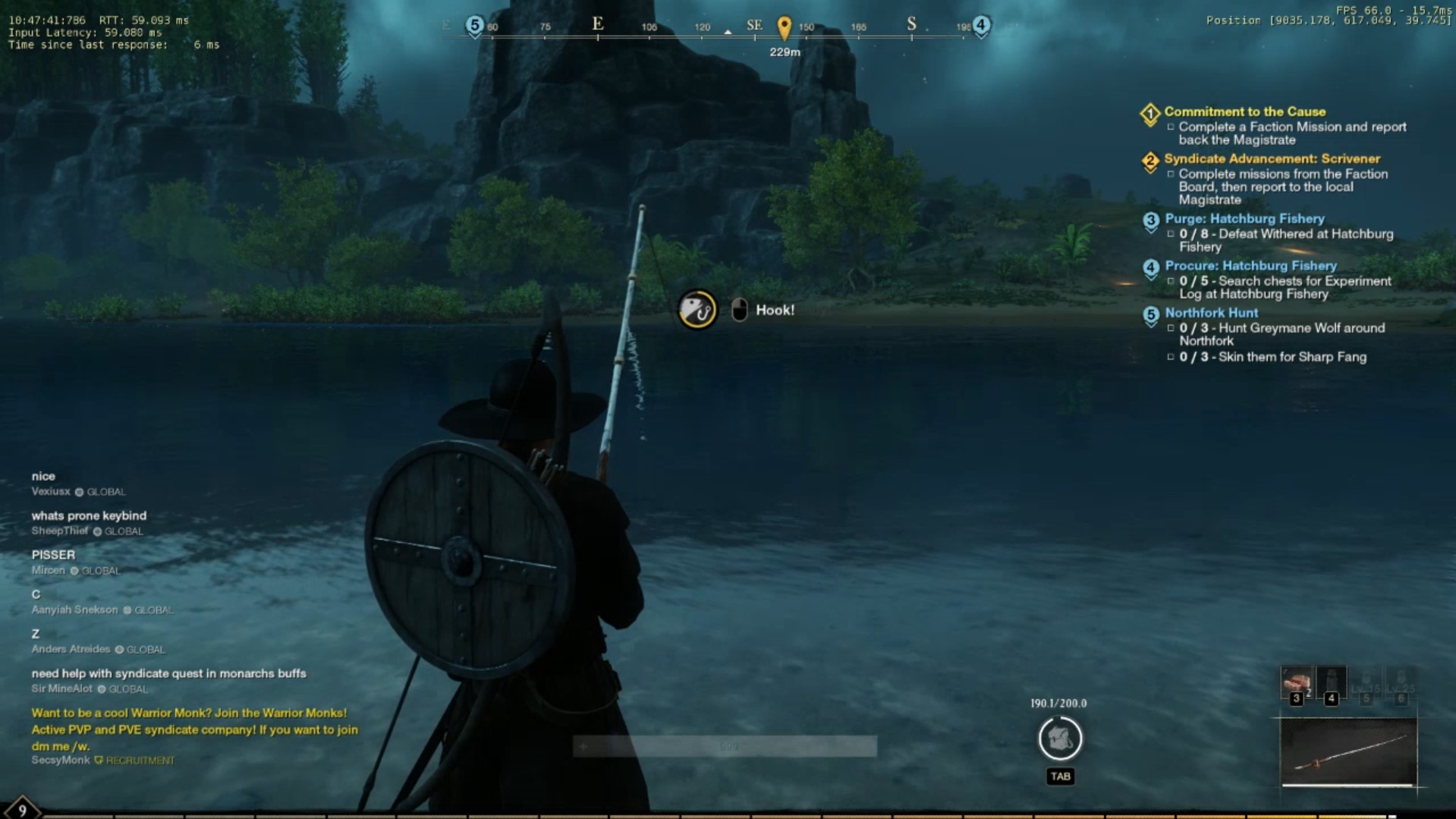
Task: Toggle the checkbox for Defeat Withered at Hatchburg Fishery
Action: click(x=1171, y=234)
